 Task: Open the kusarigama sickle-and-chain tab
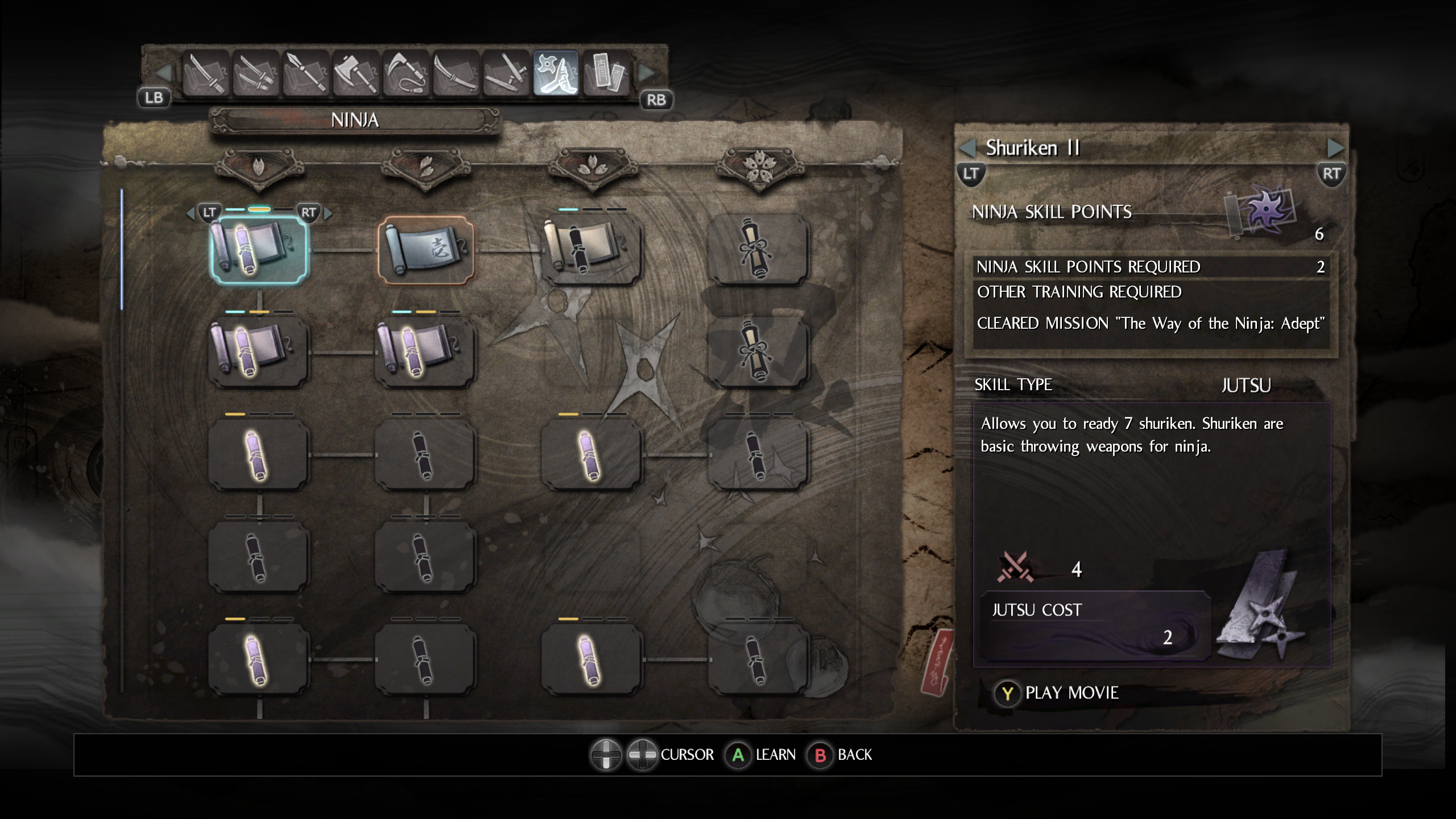point(406,73)
